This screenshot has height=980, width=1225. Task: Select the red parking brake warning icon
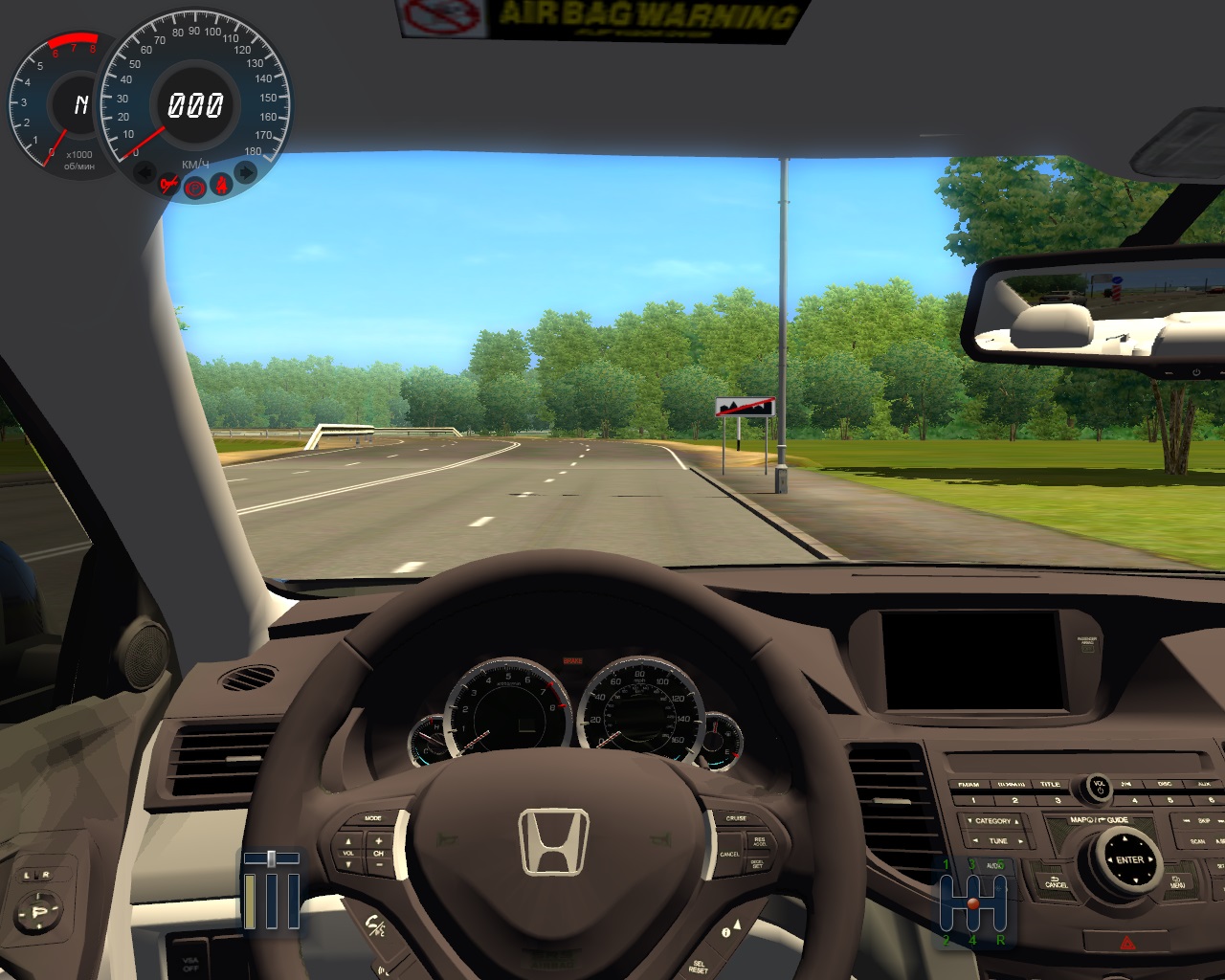195,188
